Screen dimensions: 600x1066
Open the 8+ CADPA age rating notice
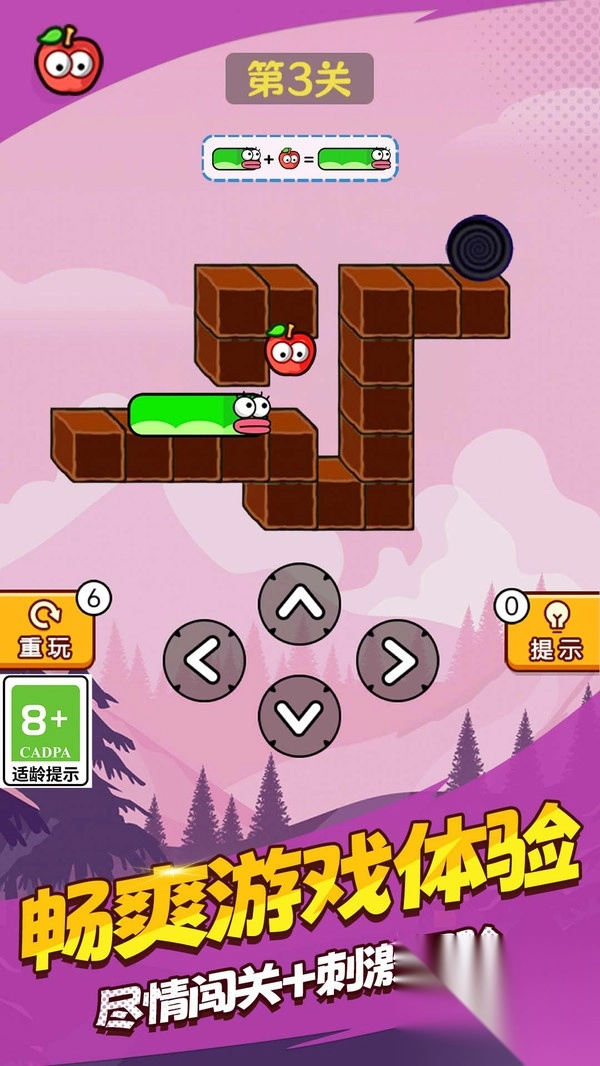click(46, 731)
